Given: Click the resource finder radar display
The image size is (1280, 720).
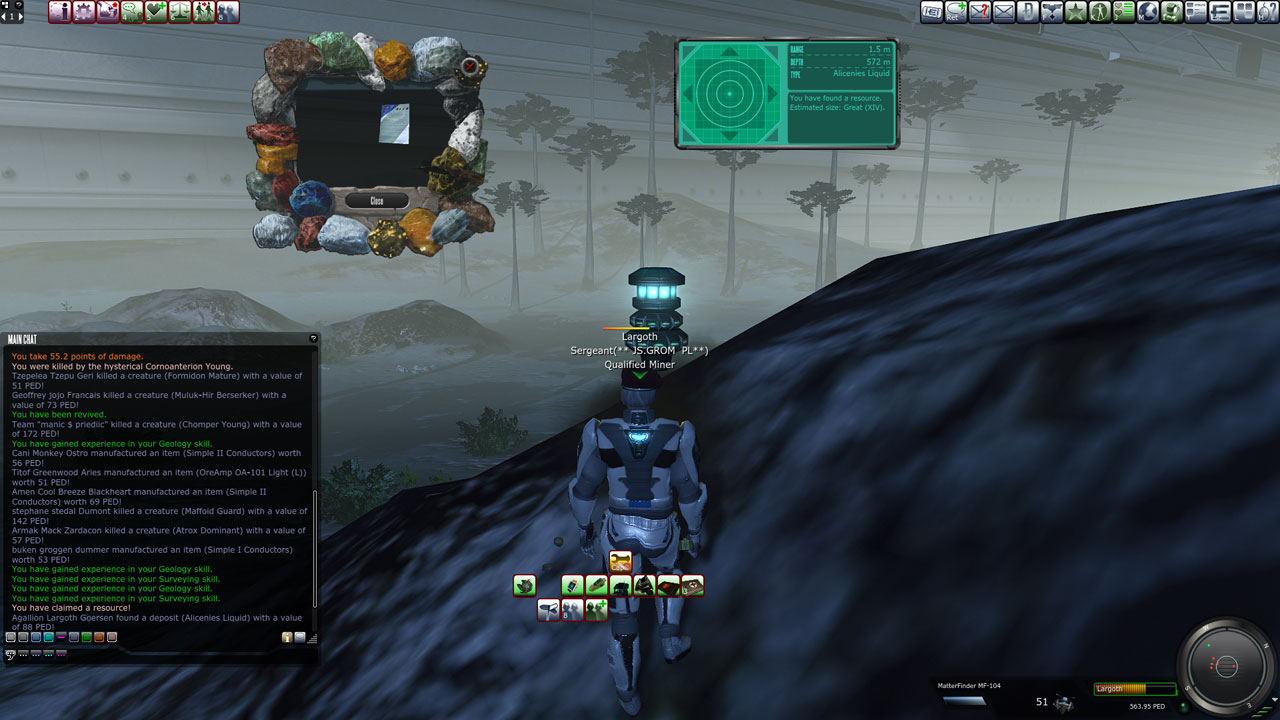Looking at the screenshot, I should 729,94.
